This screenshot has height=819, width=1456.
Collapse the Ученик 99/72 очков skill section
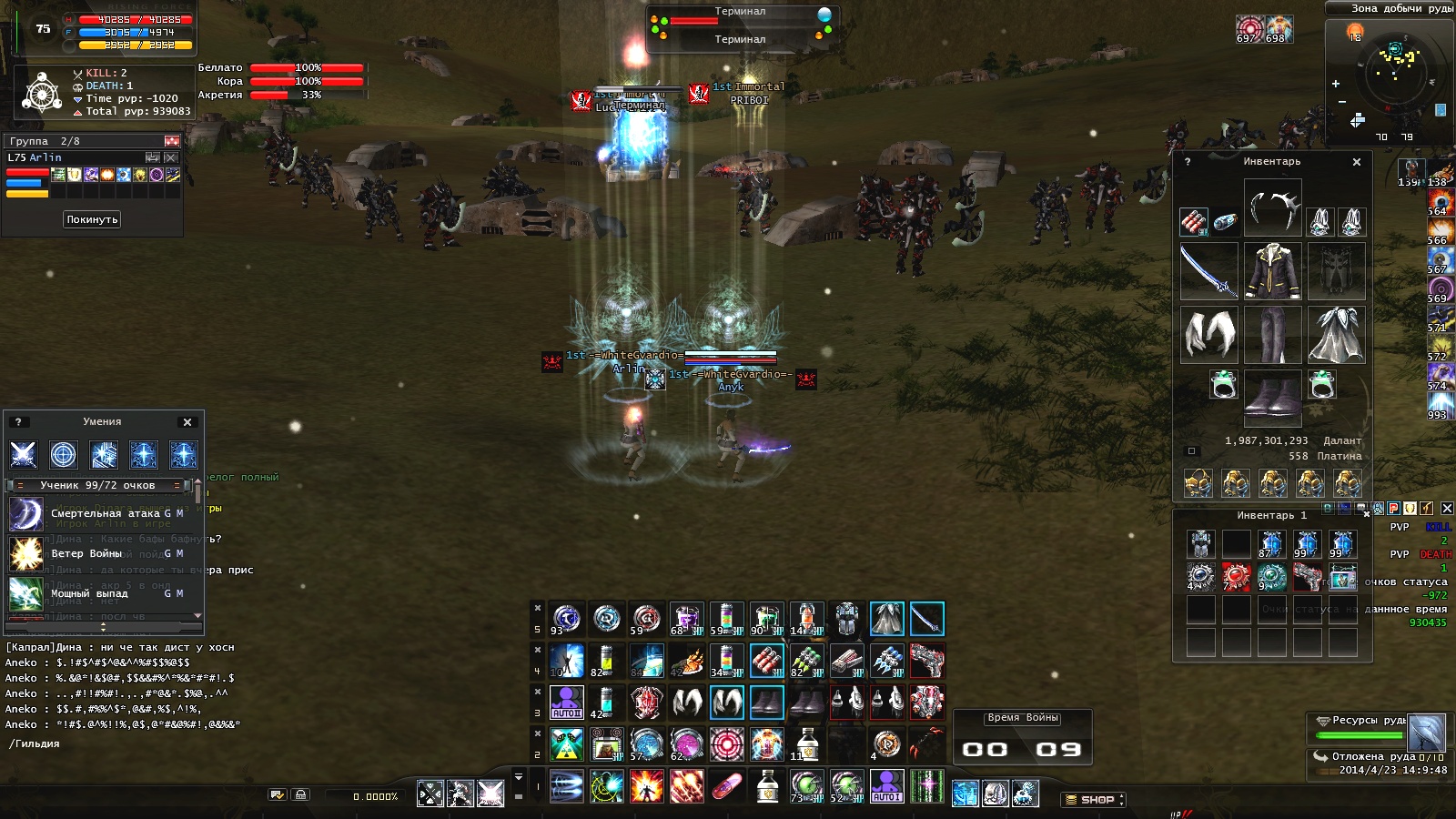pos(20,486)
